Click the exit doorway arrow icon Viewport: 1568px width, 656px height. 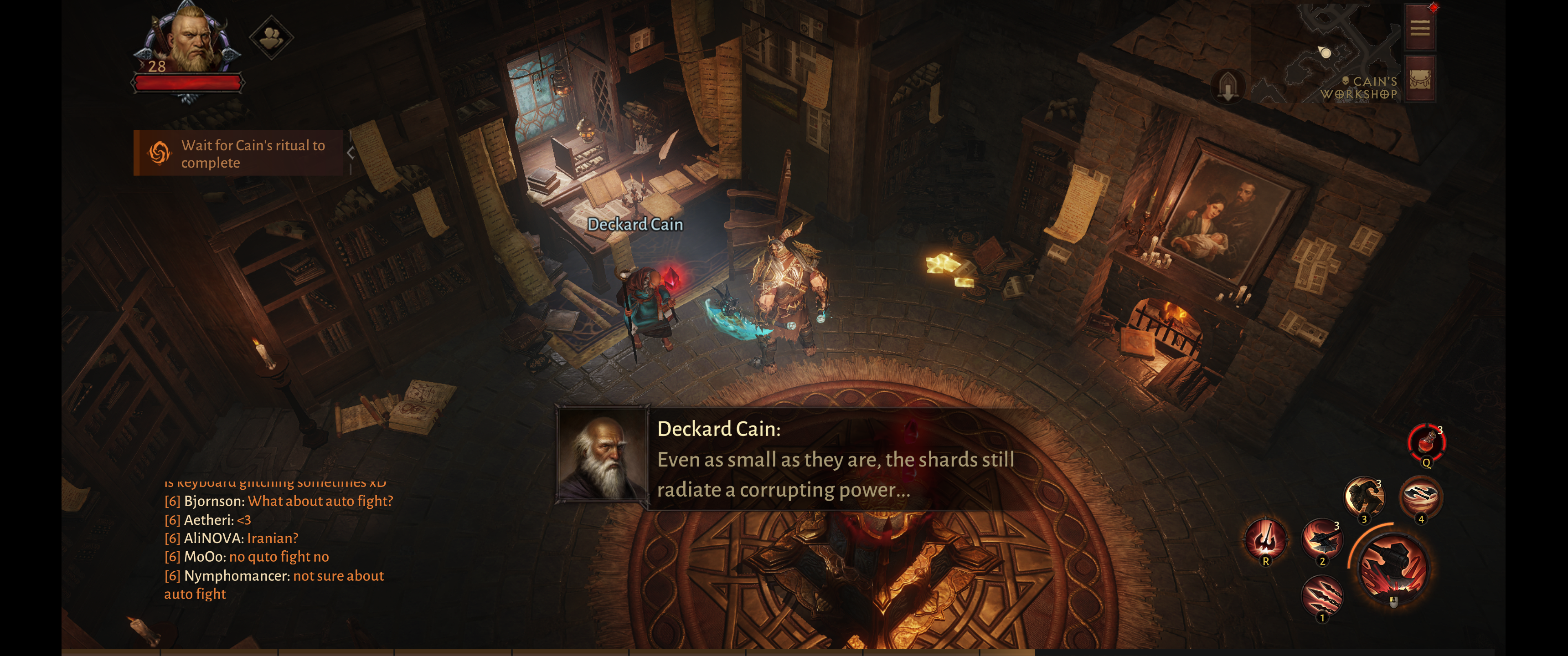tap(1228, 86)
